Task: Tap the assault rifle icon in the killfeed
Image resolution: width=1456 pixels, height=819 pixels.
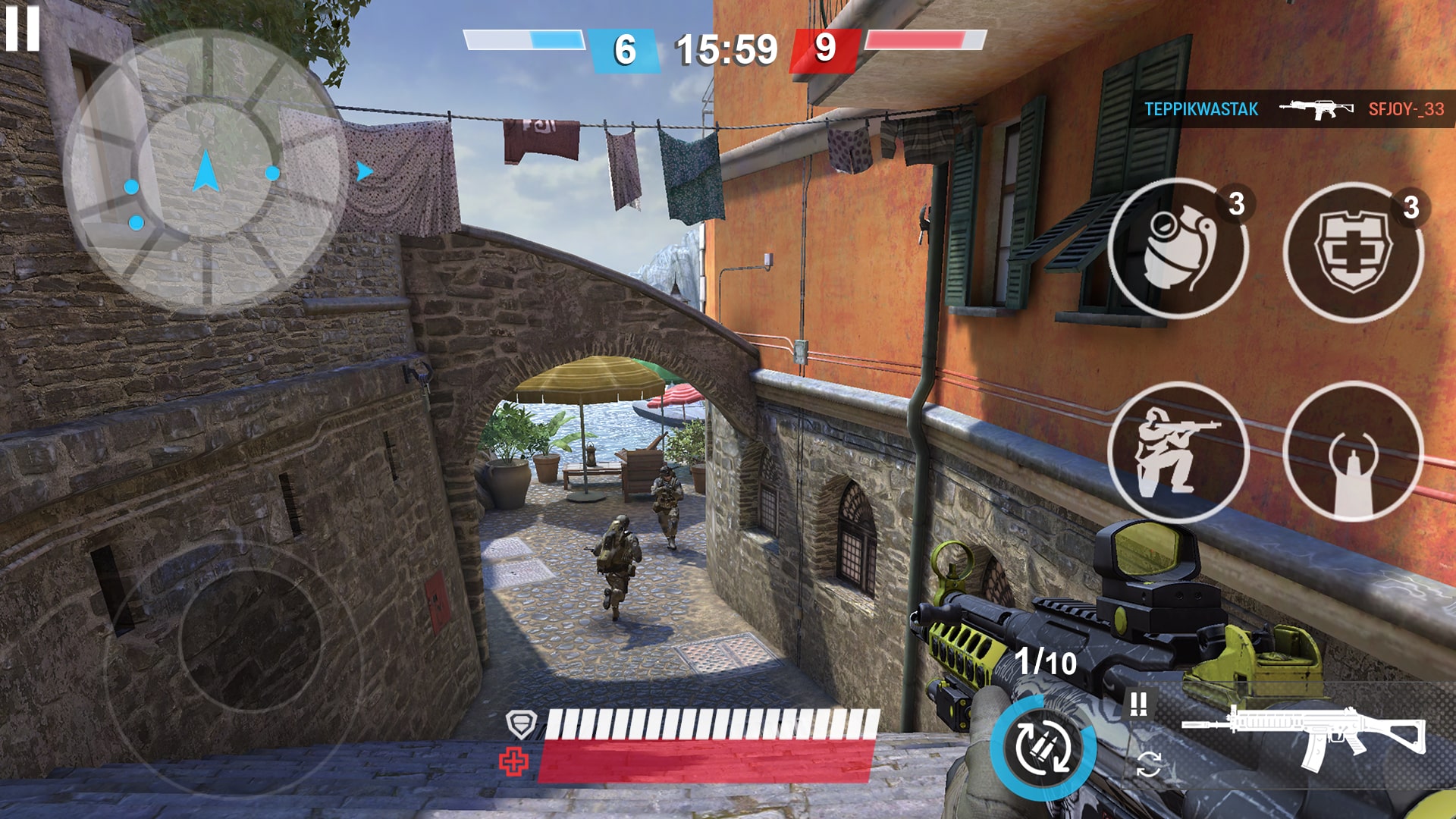Action: tap(1315, 108)
